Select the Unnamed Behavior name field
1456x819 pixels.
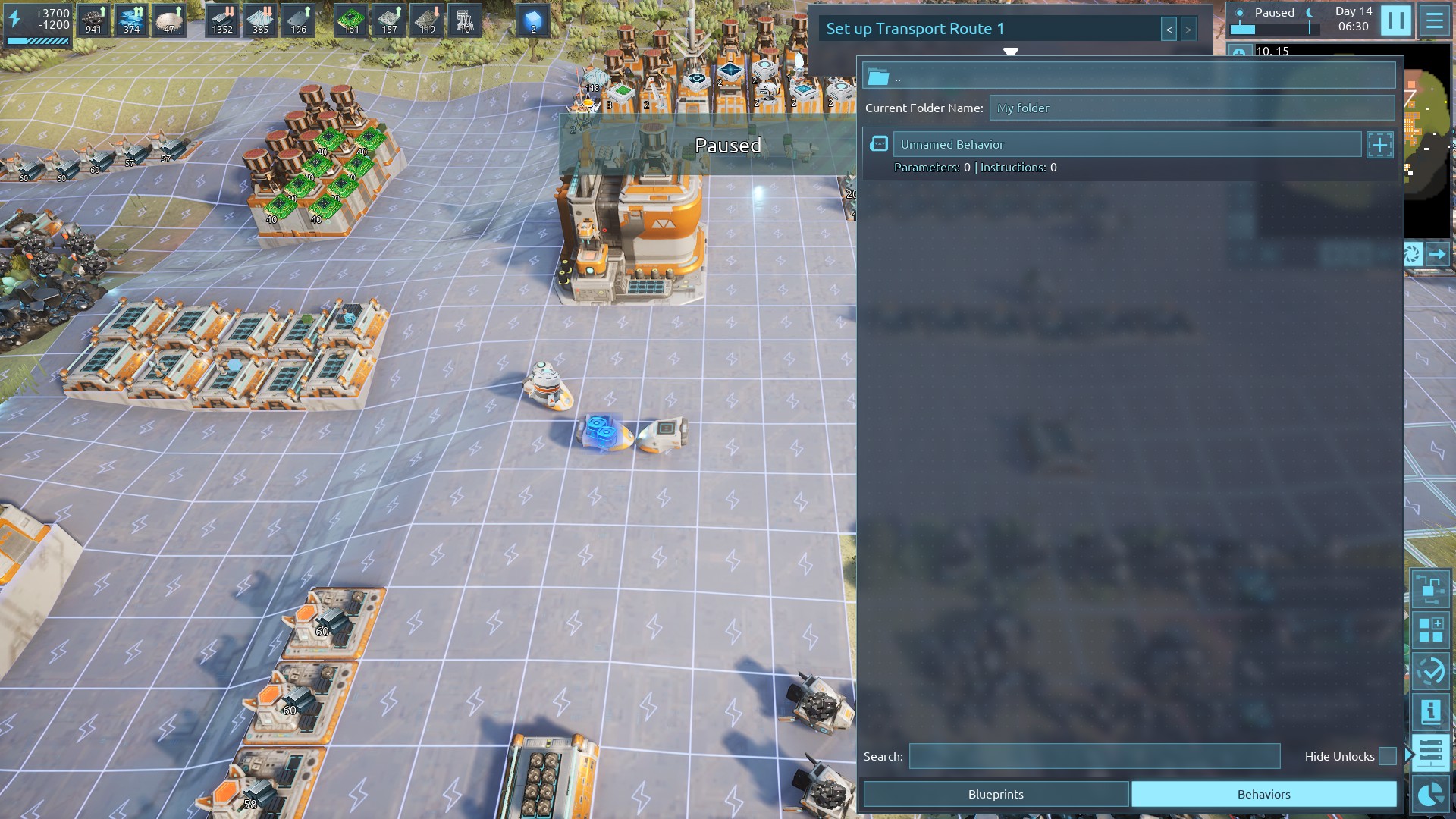coord(1127,144)
